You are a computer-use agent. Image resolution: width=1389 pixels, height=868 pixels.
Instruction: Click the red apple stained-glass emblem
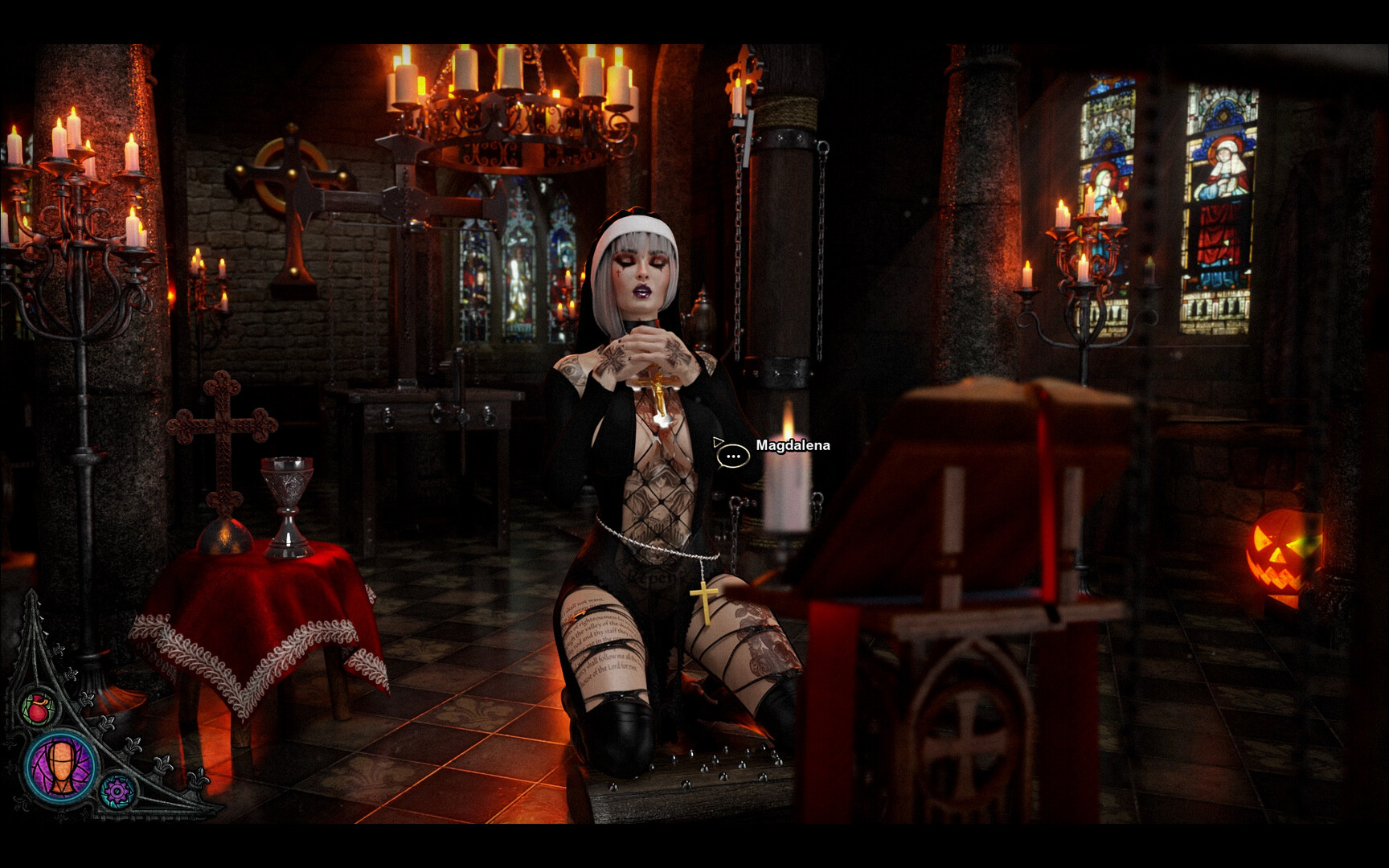pyautogui.click(x=38, y=707)
